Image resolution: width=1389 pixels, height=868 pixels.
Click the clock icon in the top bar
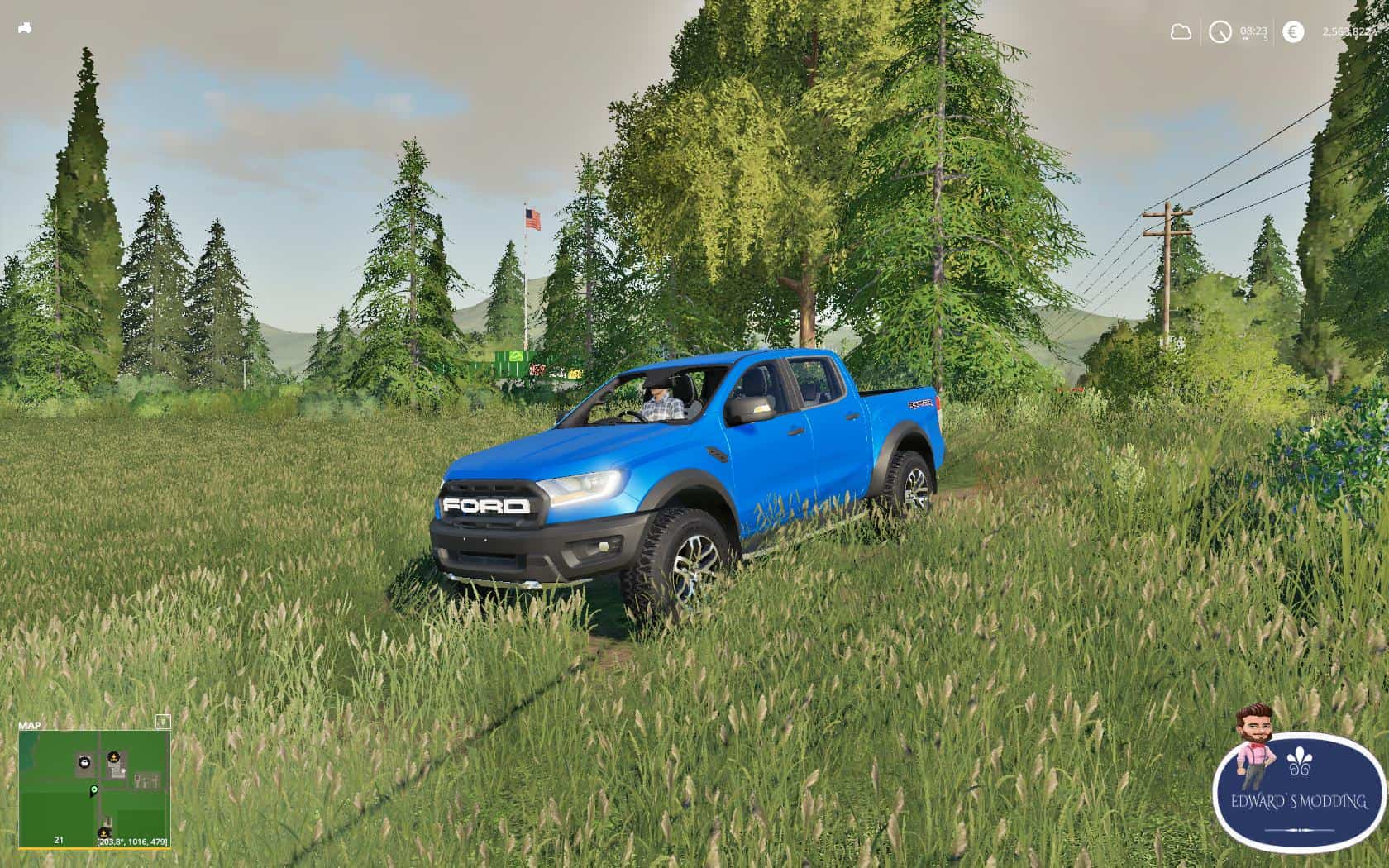pos(1220,31)
